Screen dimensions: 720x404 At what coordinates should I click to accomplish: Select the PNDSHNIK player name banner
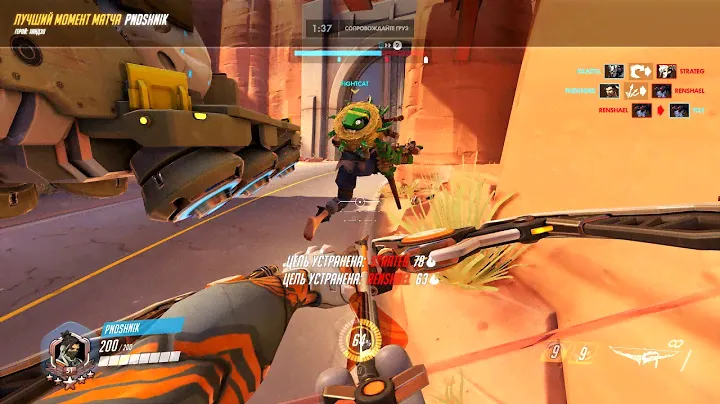(x=135, y=326)
